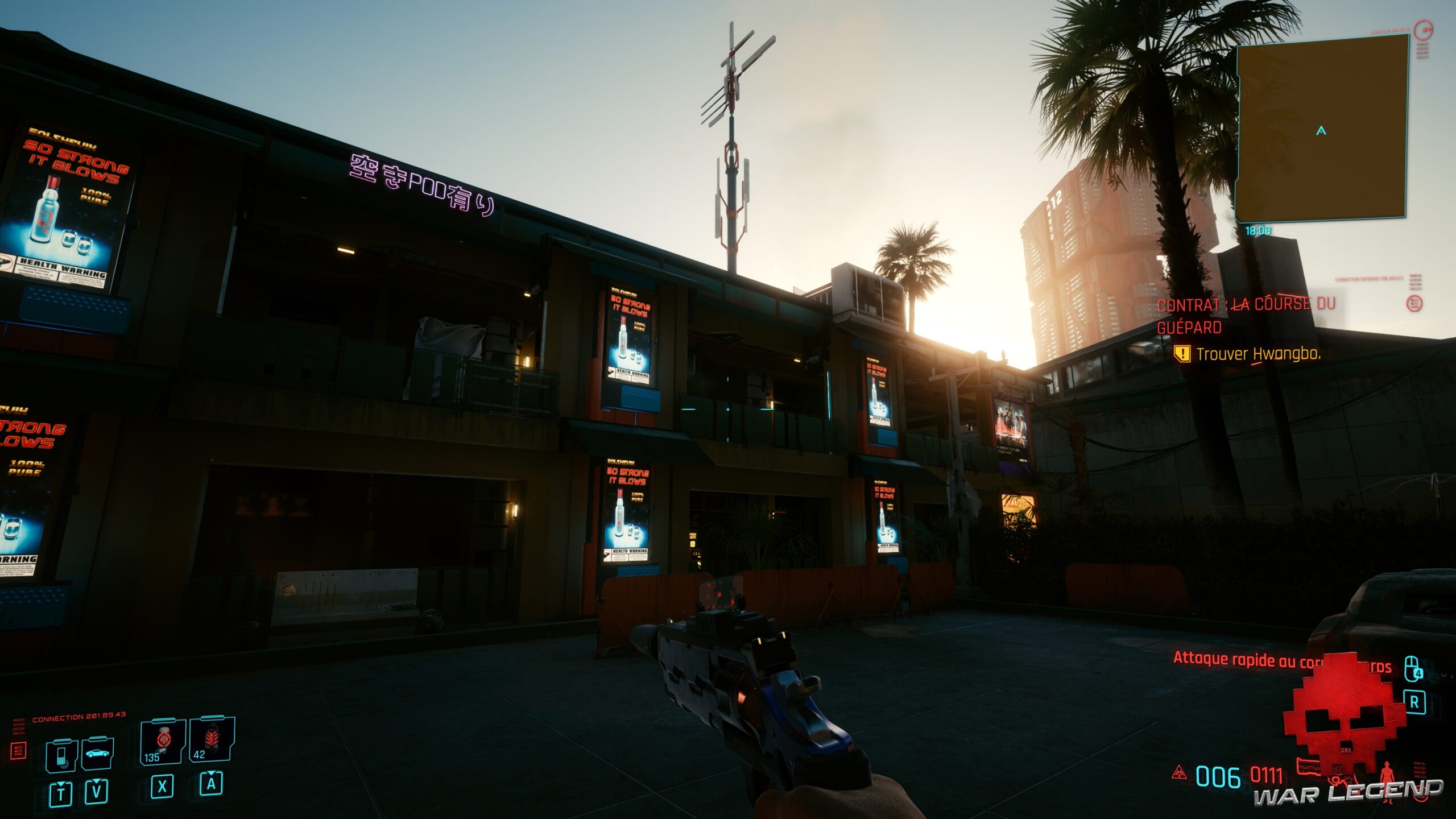Toggle the X keybind box under the grenade slot

pos(161,789)
